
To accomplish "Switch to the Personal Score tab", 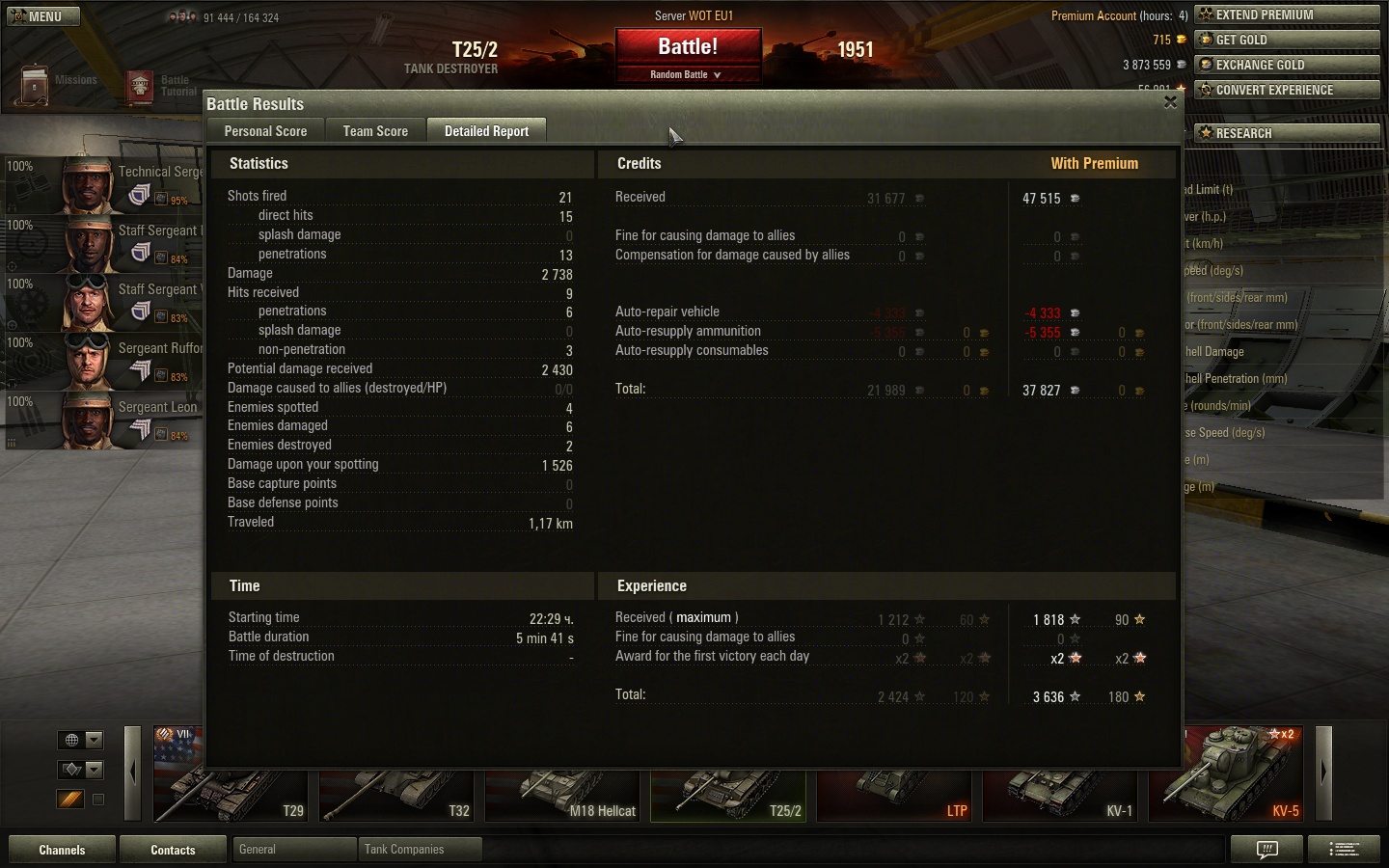I will [265, 131].
